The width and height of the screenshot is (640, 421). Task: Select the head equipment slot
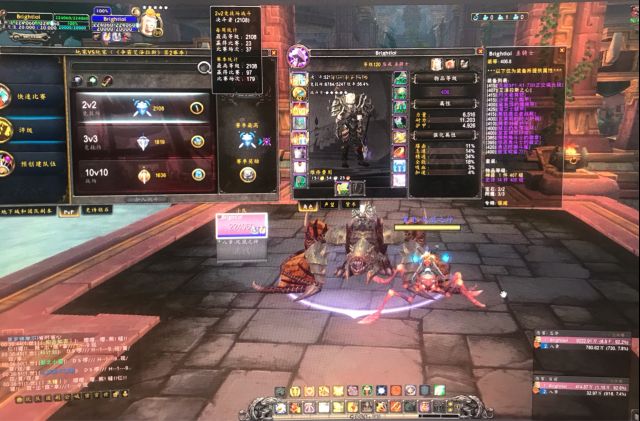tap(299, 79)
